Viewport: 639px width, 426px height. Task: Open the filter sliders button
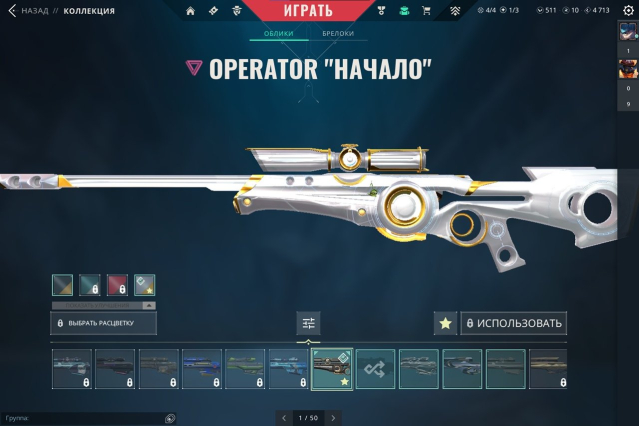(308, 323)
